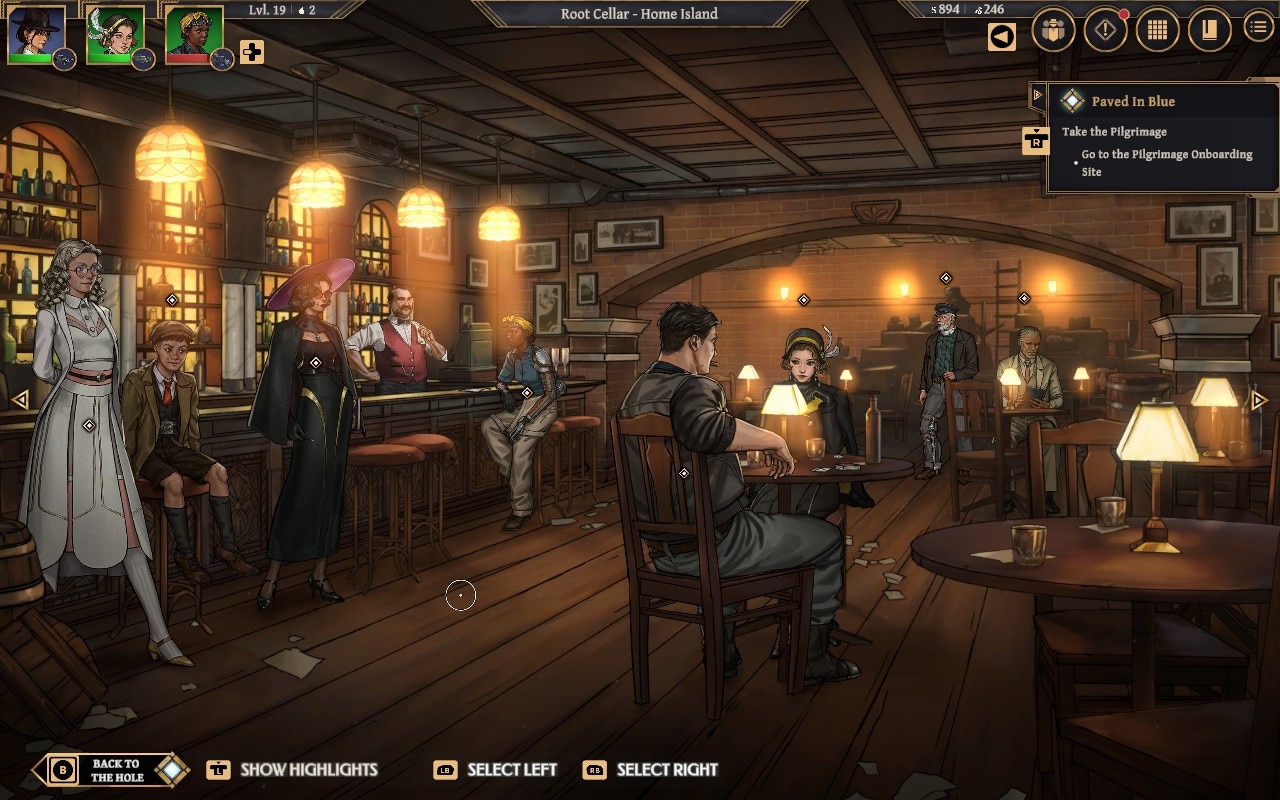
Task: Select the marker on the pink-hat woman
Action: [x=315, y=362]
